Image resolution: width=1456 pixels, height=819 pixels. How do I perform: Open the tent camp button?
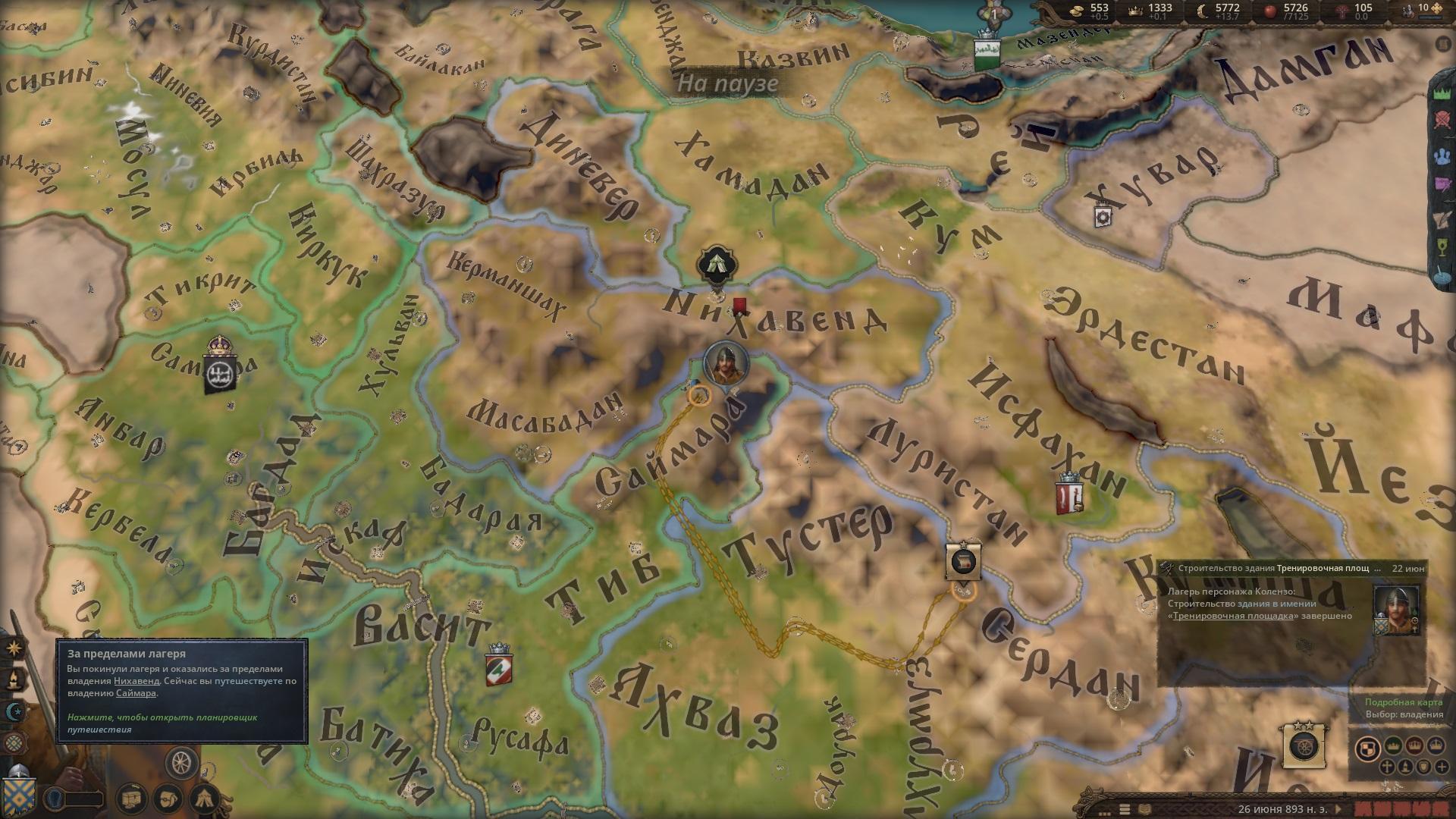coord(205,798)
